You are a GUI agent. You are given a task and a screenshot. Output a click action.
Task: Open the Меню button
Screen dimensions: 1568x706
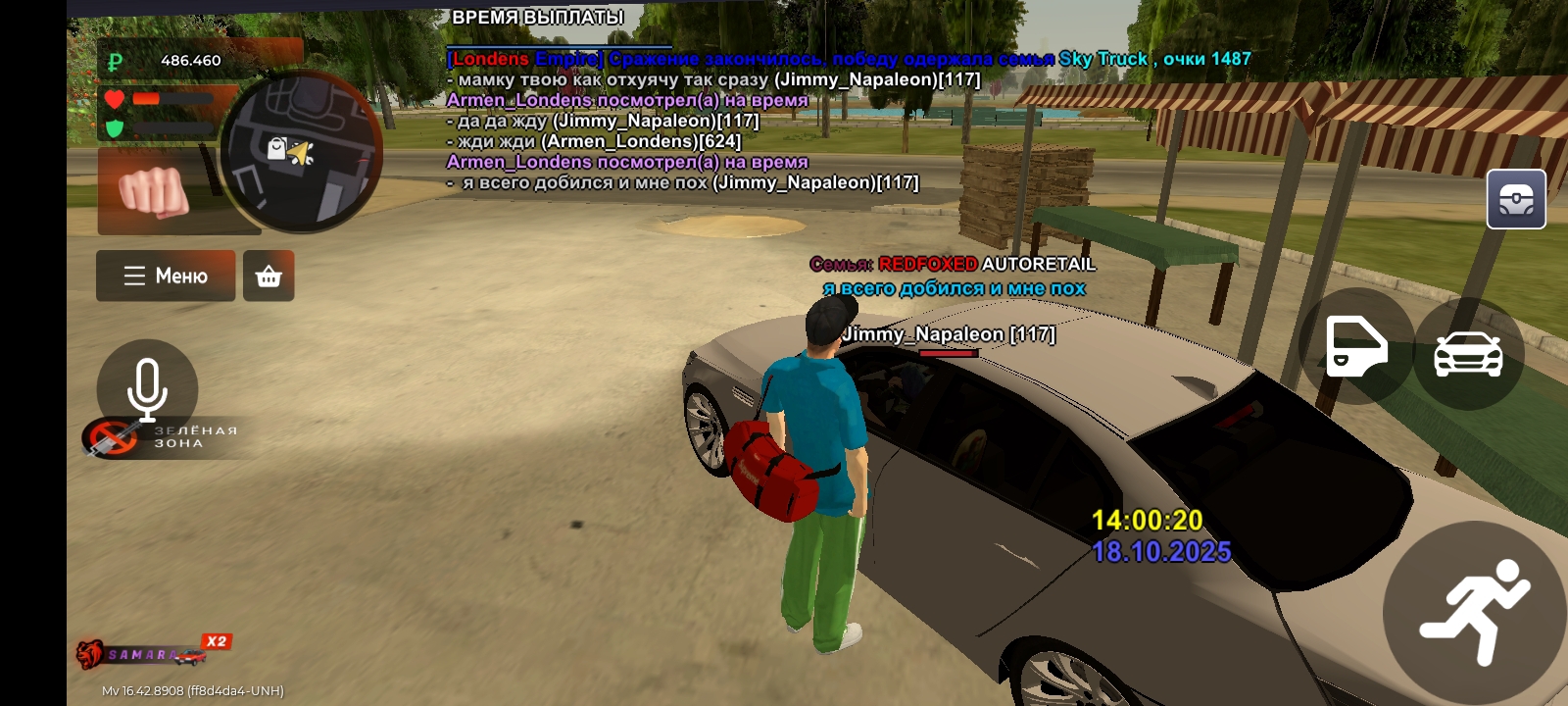coord(166,276)
